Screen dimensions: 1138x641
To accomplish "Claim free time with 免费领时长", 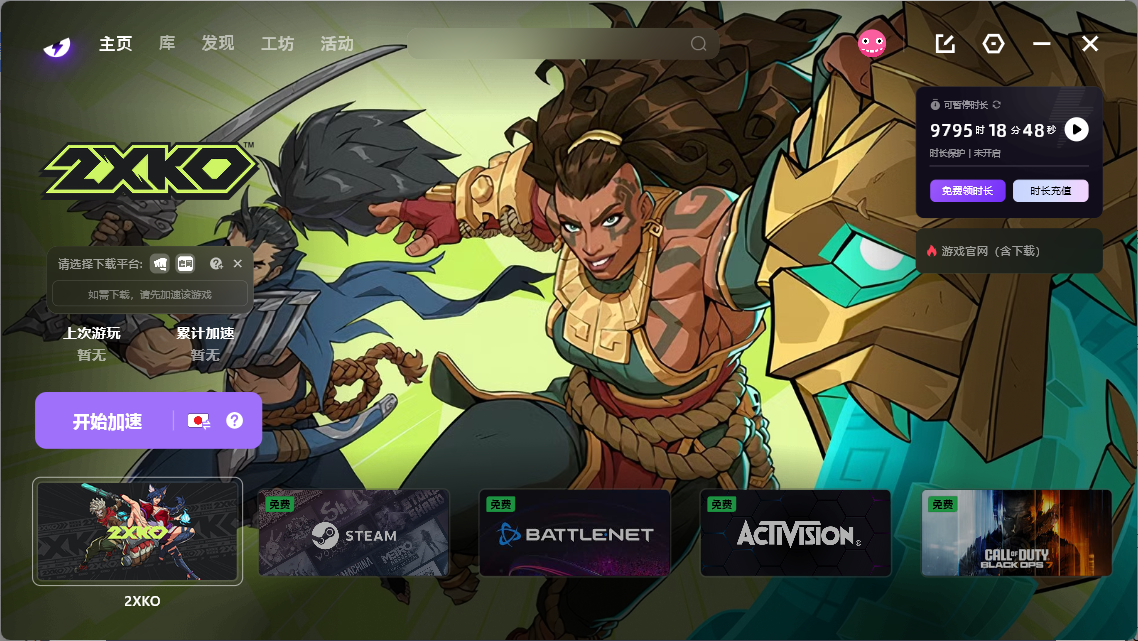I will tap(967, 191).
